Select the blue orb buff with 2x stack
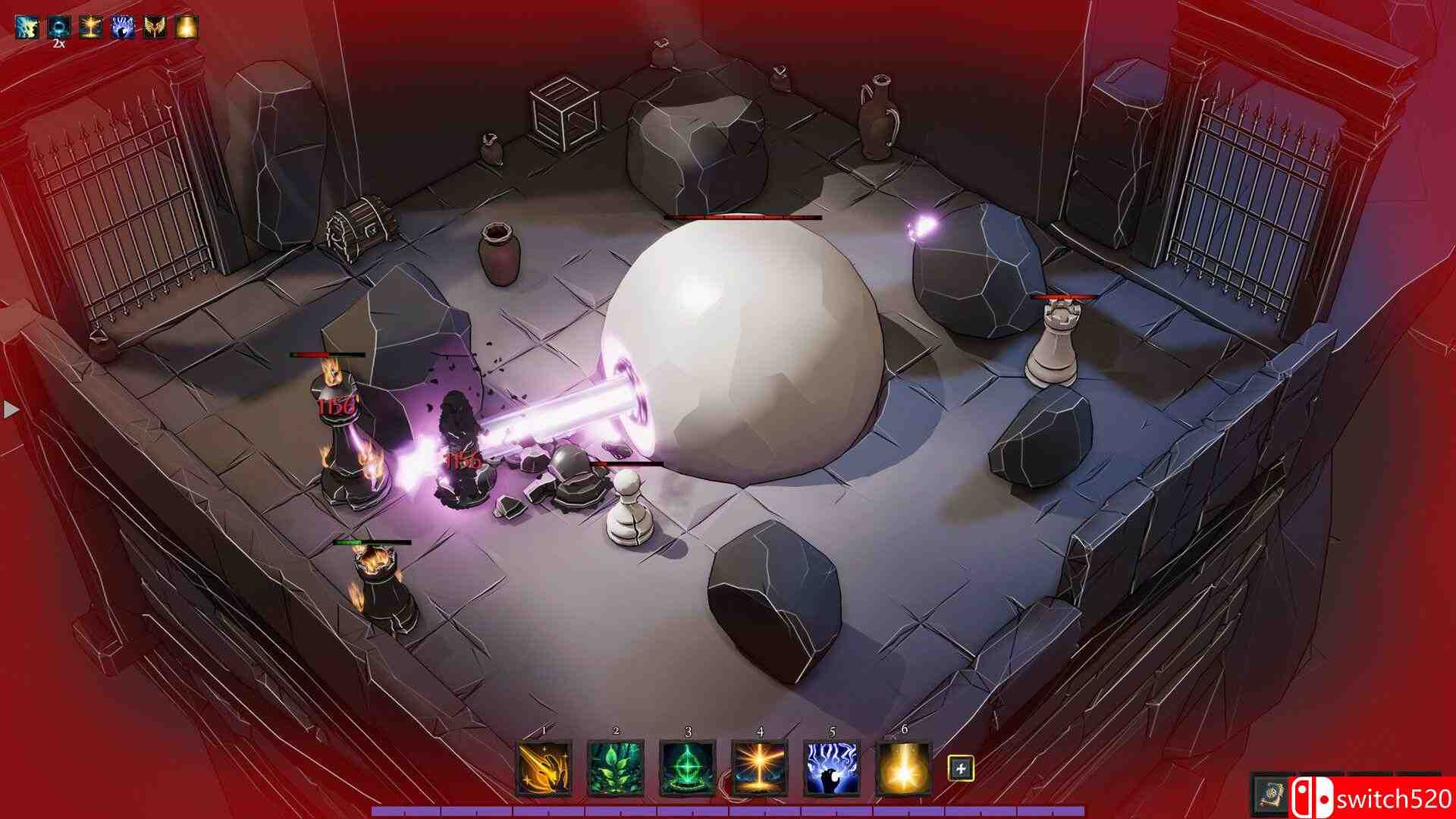 [59, 27]
